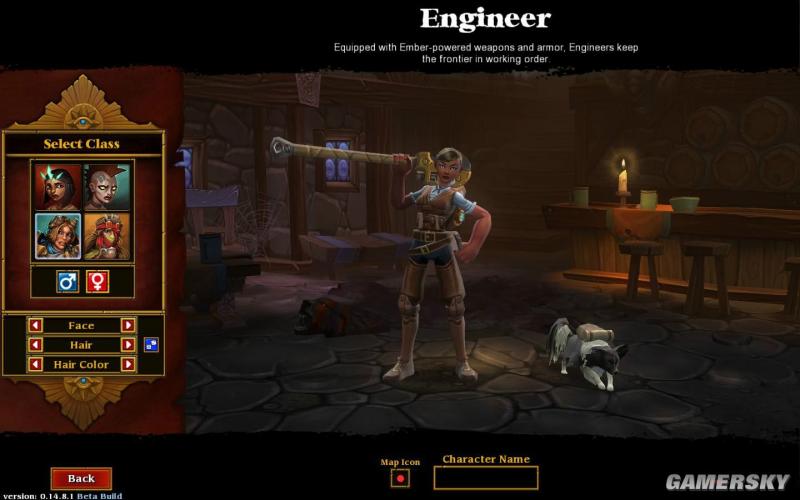Switch character gender to male
The width and height of the screenshot is (800, 500).
click(68, 282)
